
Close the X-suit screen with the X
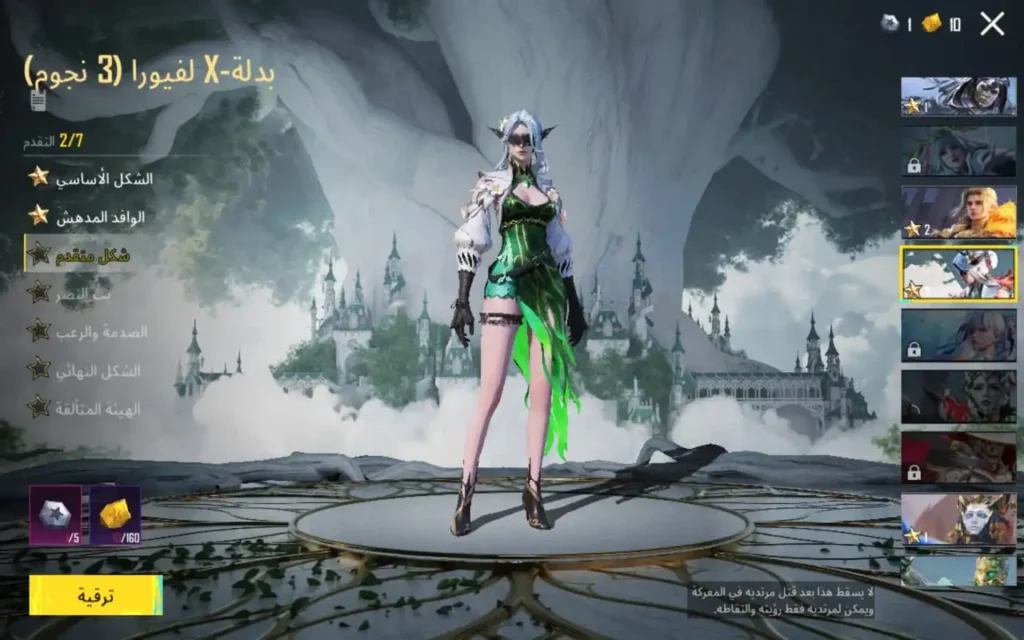point(992,24)
